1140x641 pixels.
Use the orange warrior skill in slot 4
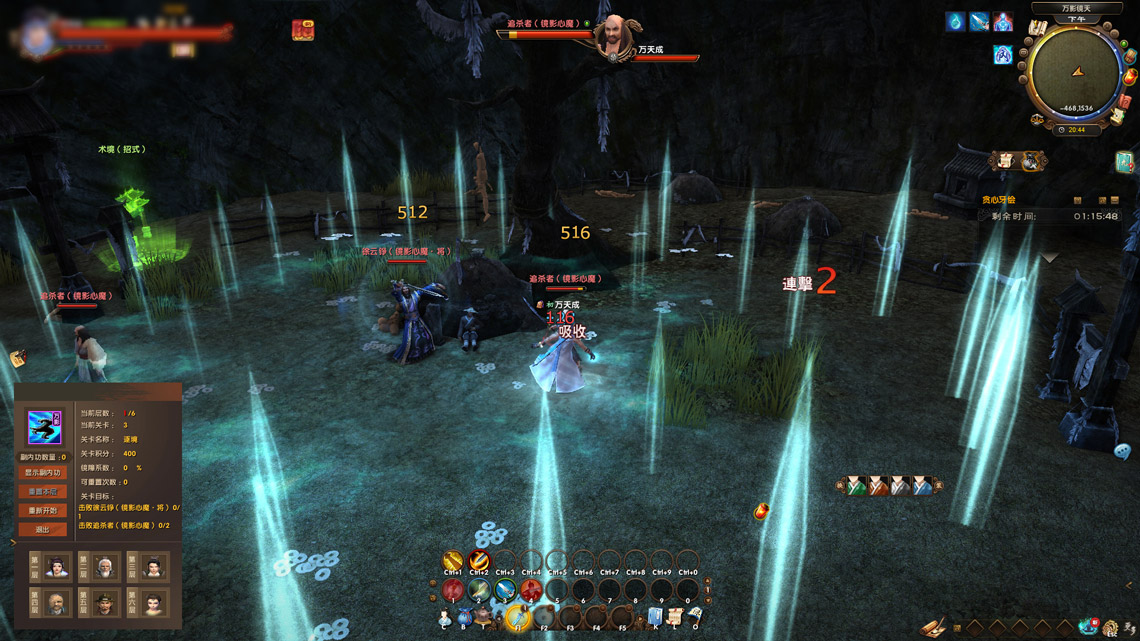[x=531, y=590]
